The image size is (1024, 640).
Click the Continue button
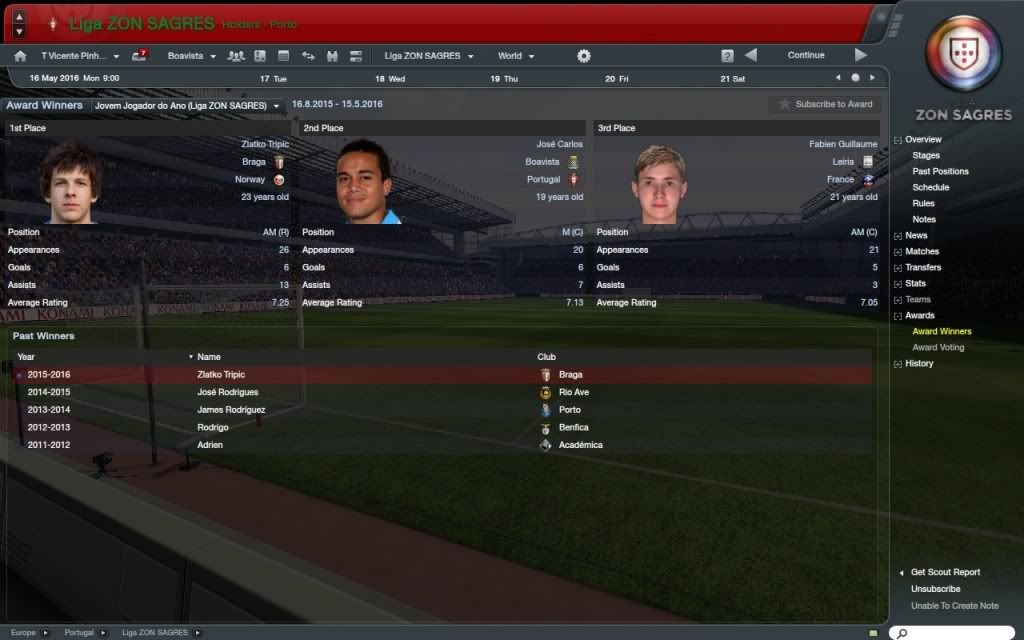805,55
